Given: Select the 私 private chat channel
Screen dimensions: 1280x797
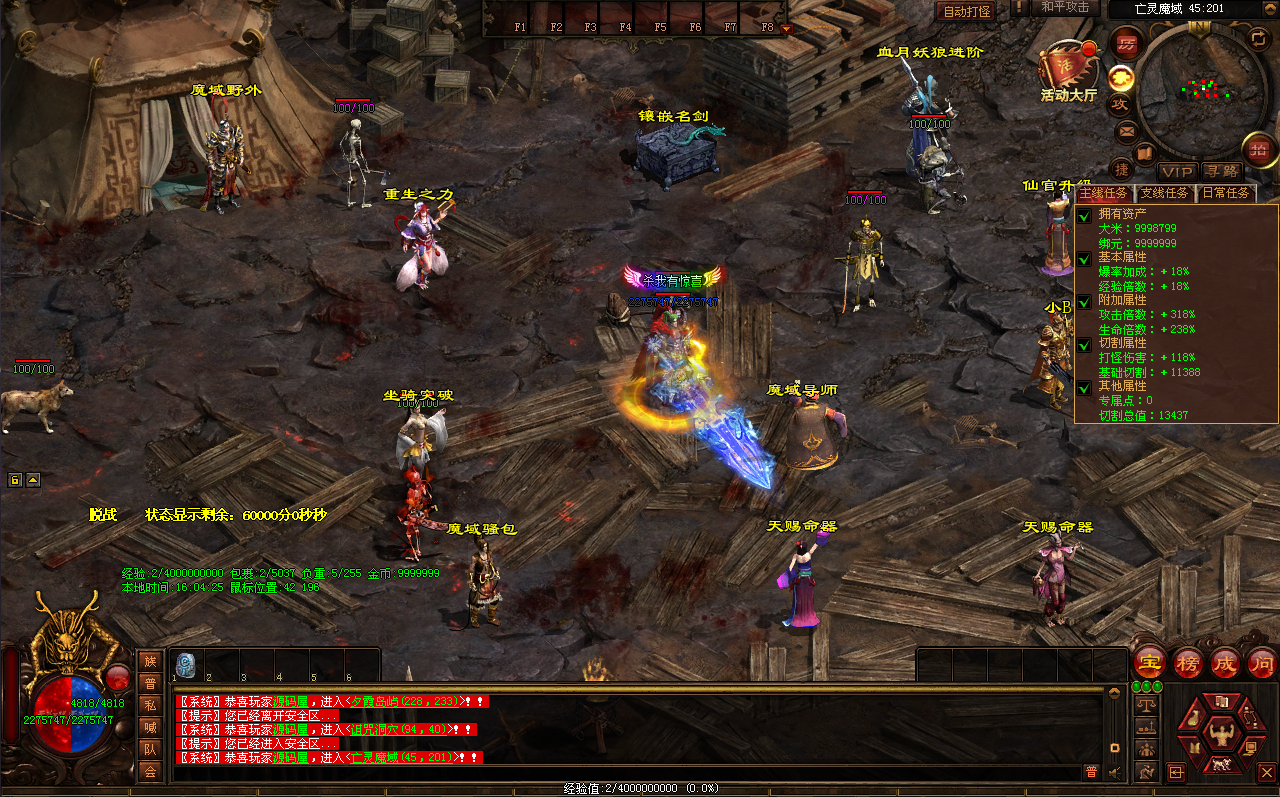Looking at the screenshot, I should click(x=150, y=705).
